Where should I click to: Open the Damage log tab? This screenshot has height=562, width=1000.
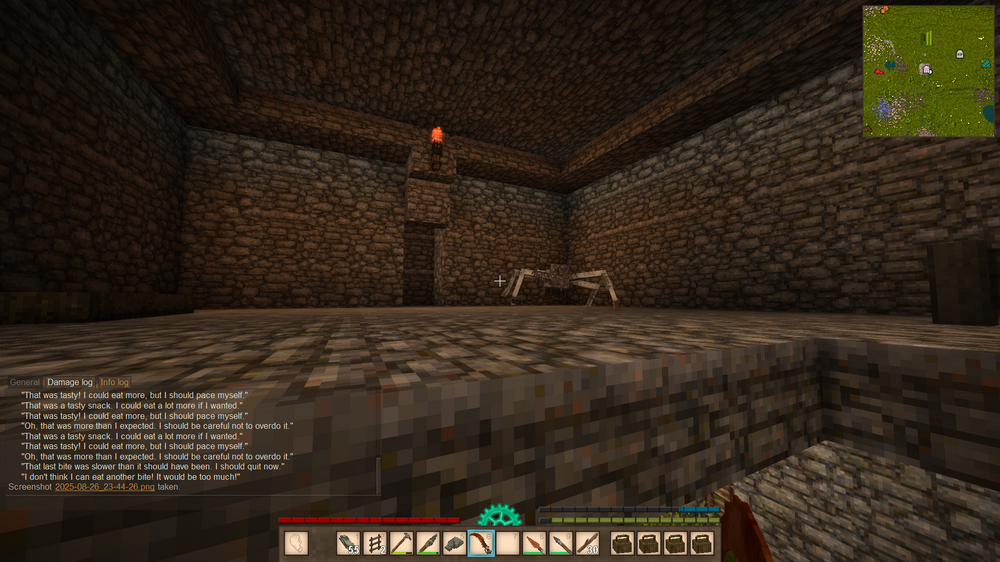pos(70,383)
